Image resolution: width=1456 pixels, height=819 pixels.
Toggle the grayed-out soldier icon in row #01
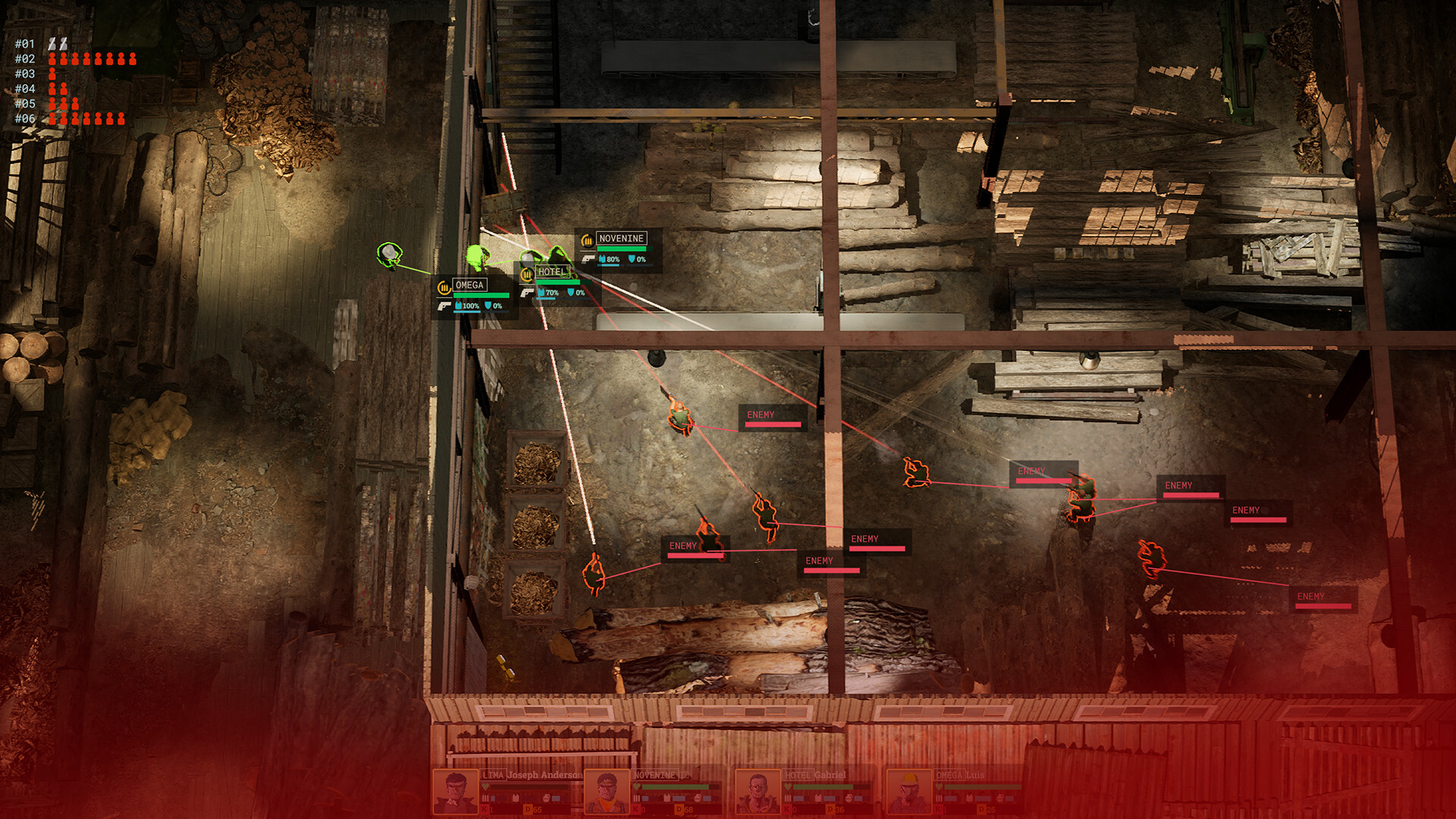coord(53,43)
